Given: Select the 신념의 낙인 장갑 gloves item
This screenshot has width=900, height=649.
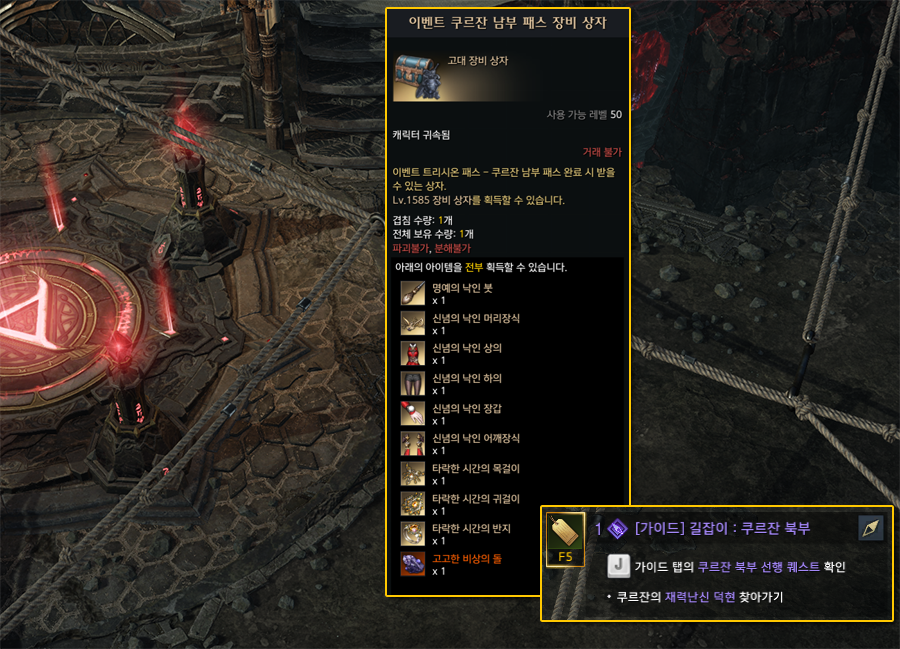Looking at the screenshot, I should [x=413, y=414].
